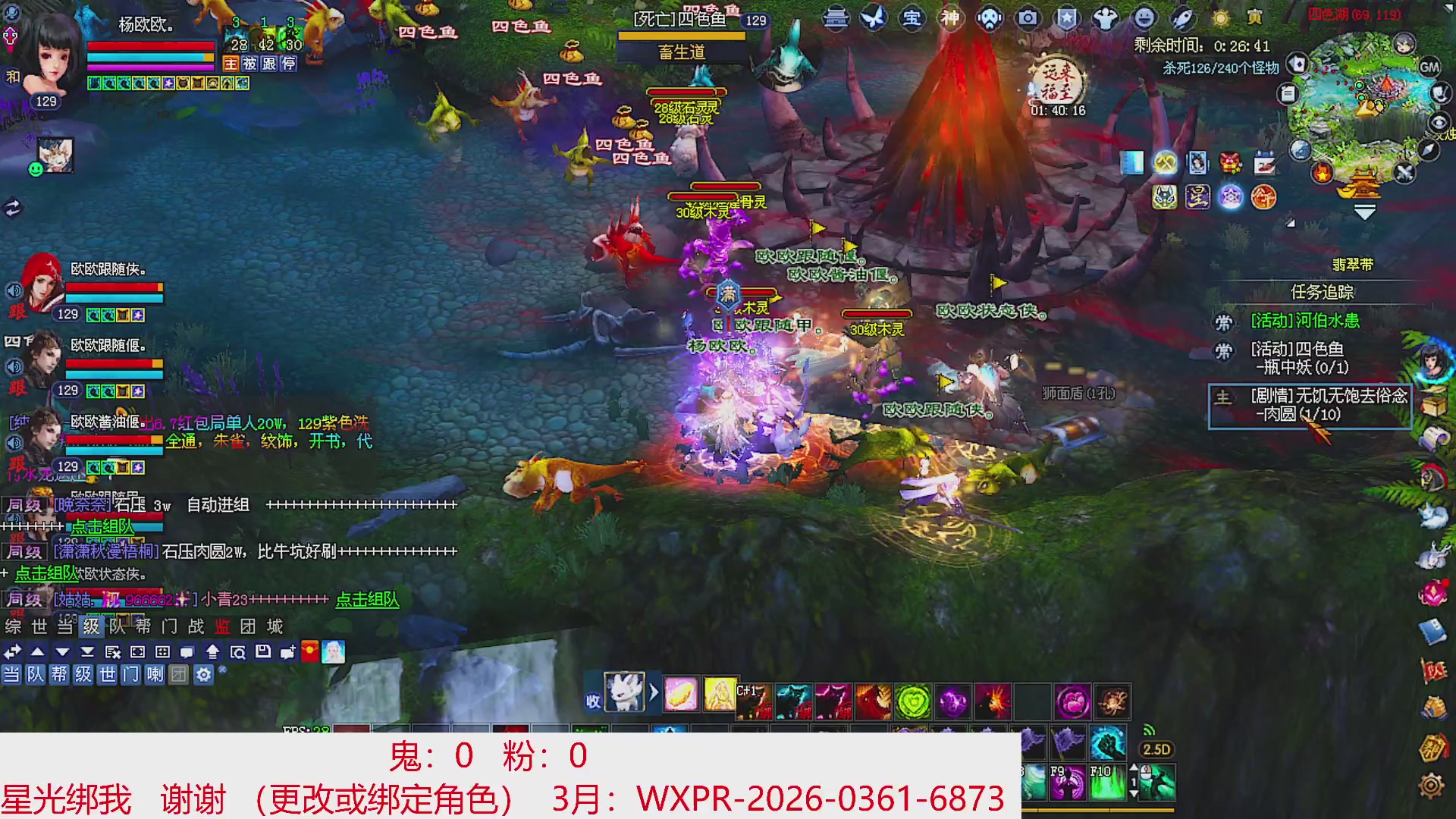Click the save chat log disk icon
The image size is (1456, 819).
tap(265, 651)
